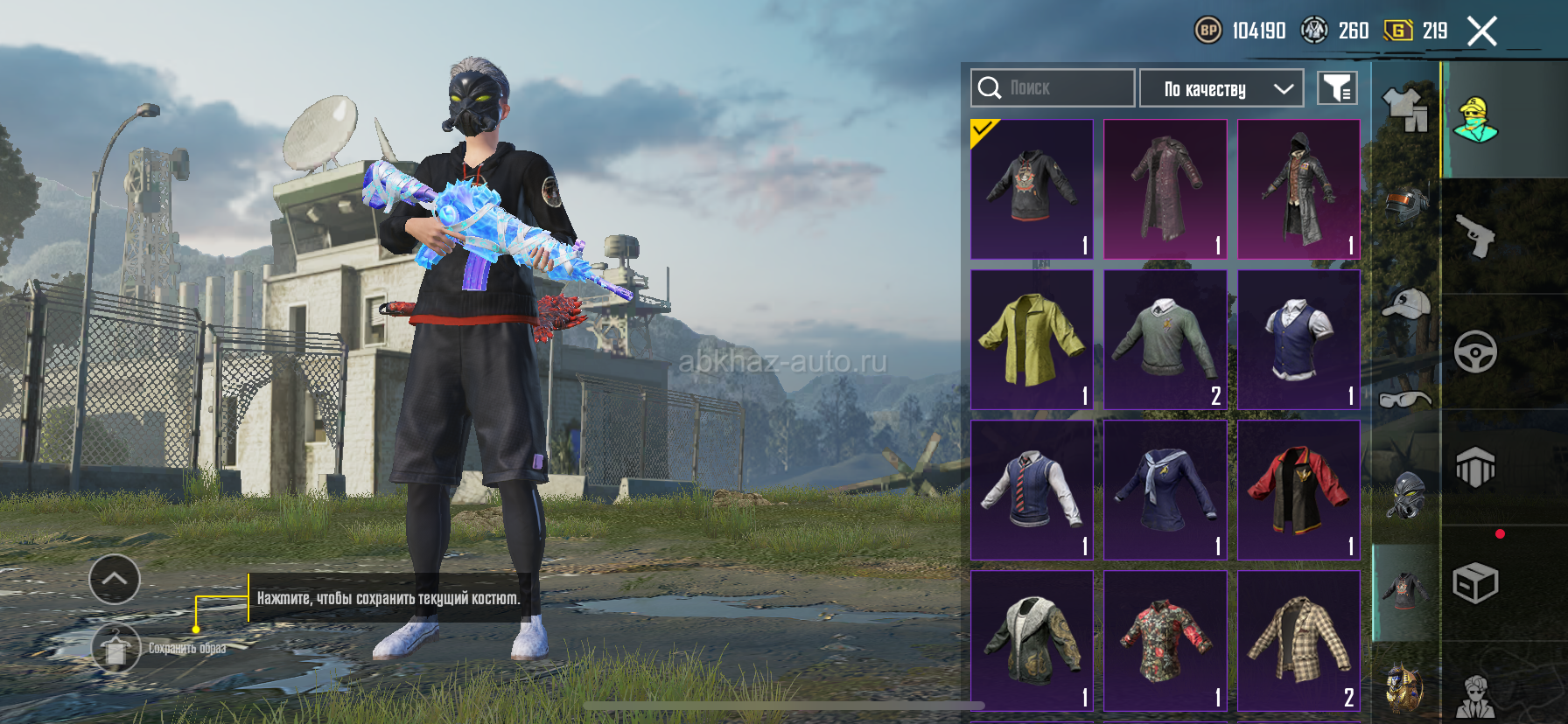
Task: Expand the round up-arrow button
Action: point(115,579)
